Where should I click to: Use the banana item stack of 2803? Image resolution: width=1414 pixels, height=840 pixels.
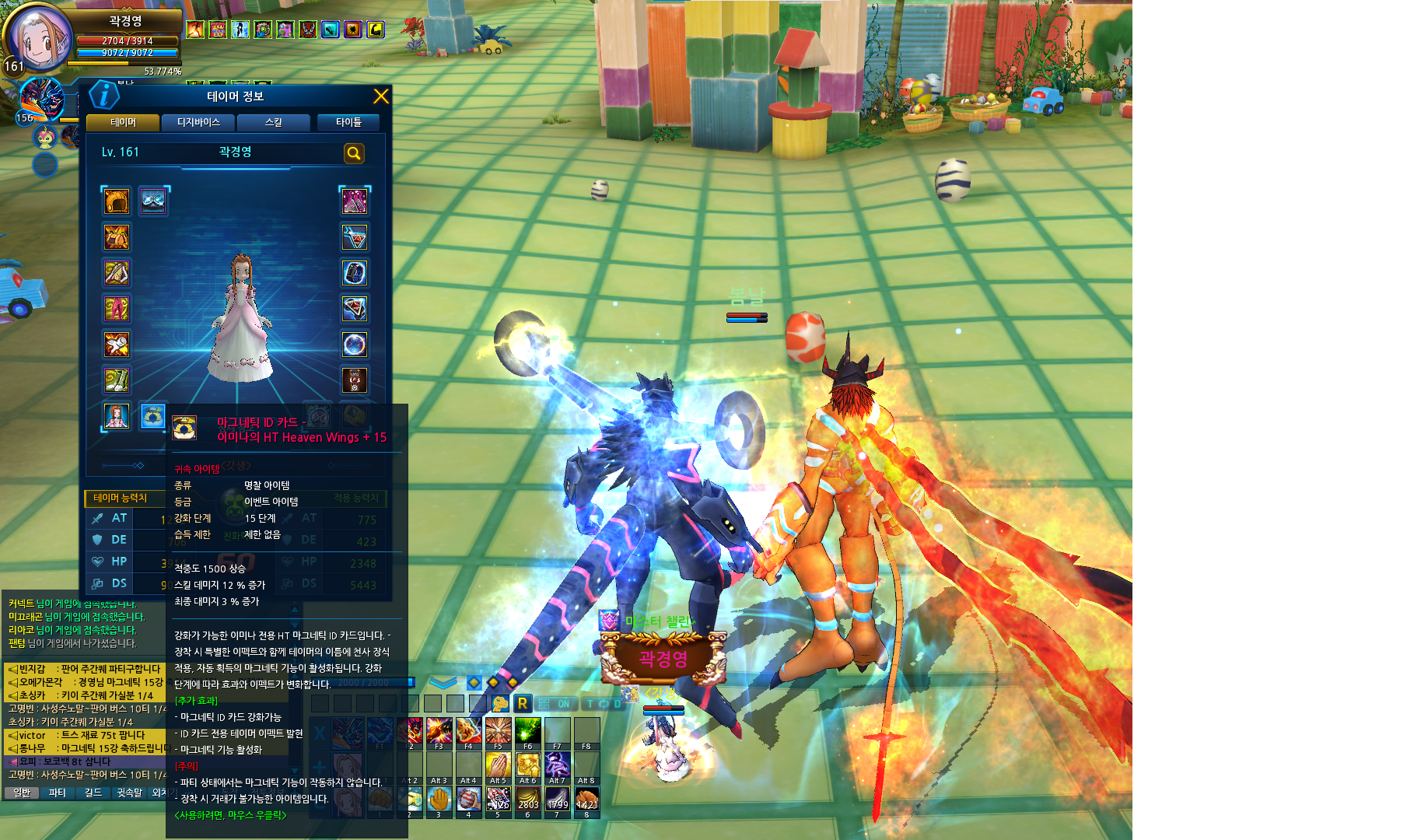click(528, 800)
